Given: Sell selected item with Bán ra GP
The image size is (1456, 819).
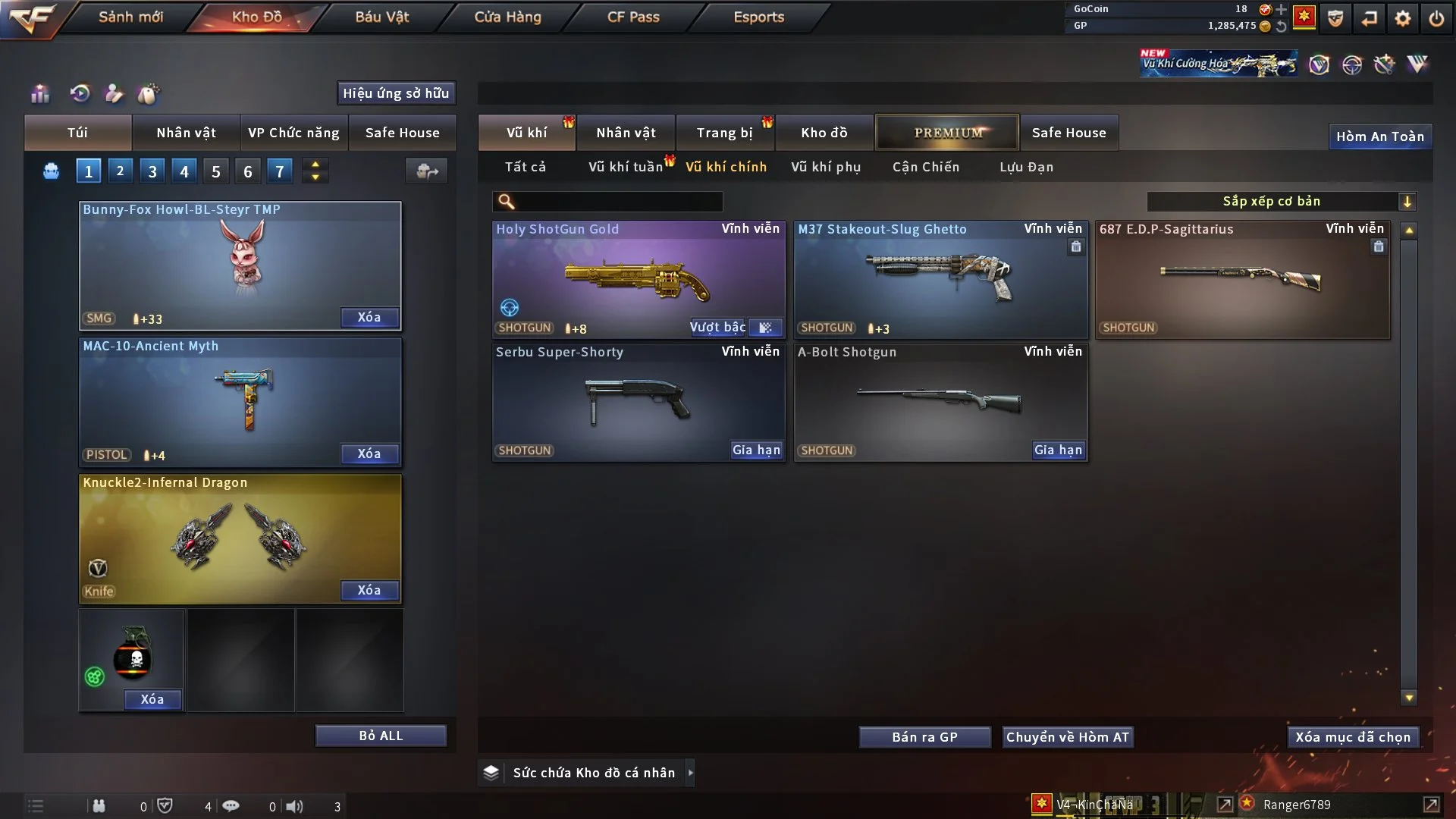Looking at the screenshot, I should (924, 737).
